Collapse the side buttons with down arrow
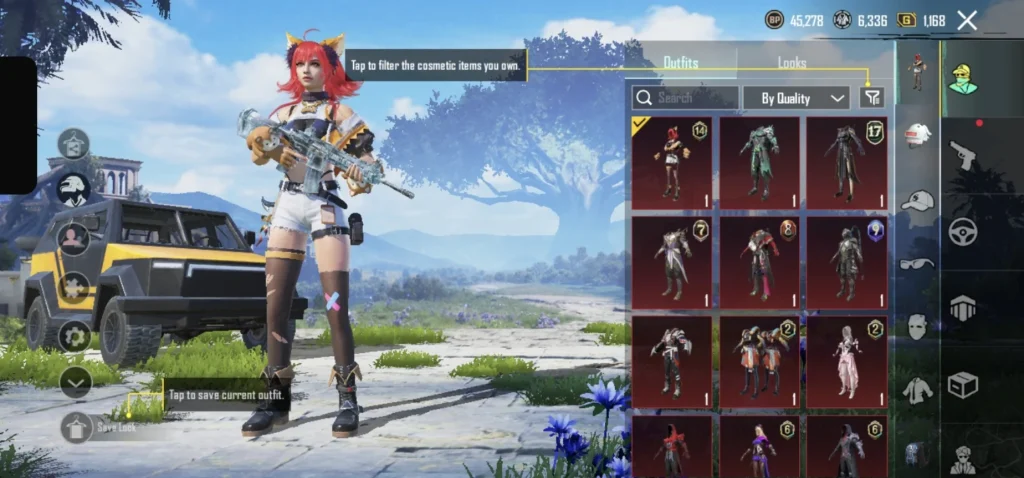The width and height of the screenshot is (1024, 478). pyautogui.click(x=75, y=381)
